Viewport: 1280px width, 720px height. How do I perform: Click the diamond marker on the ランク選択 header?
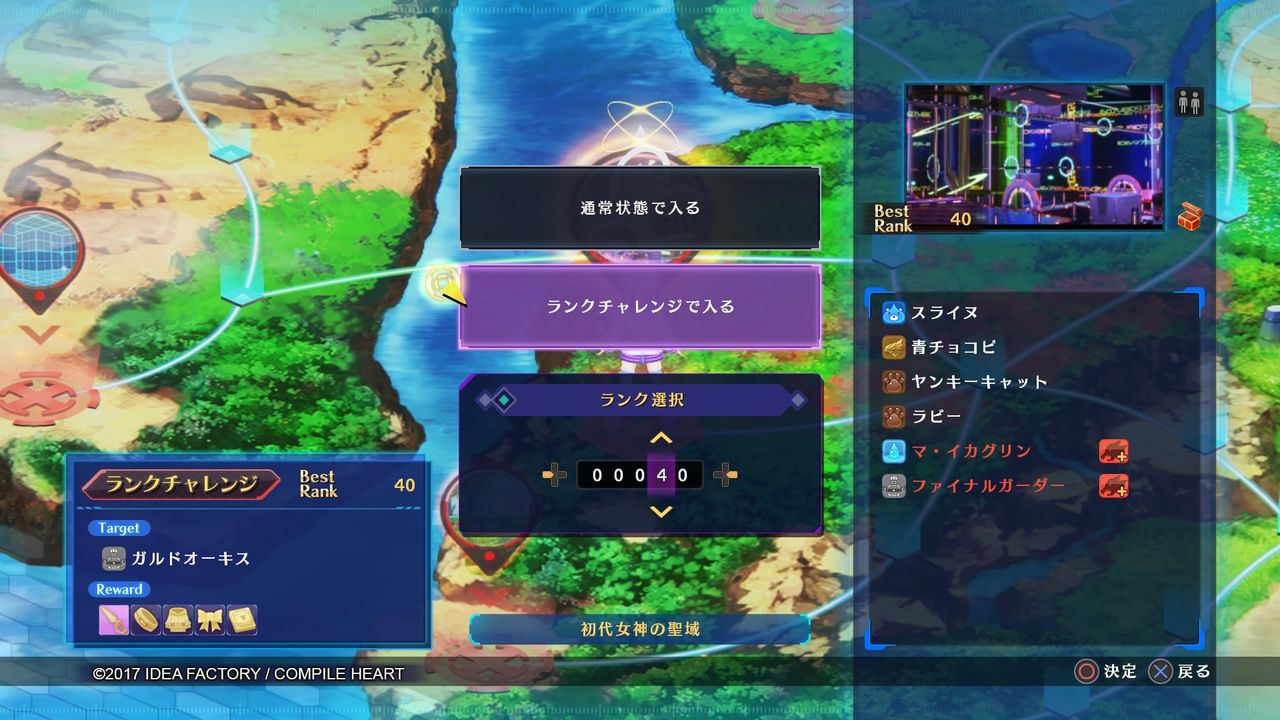coord(505,400)
